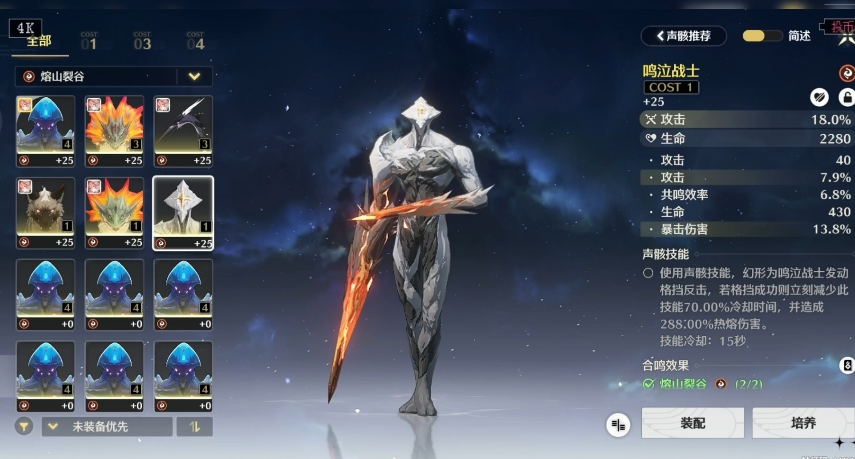The image size is (855, 459).
Task: Select the black spike cost 3 echo
Action: pyautogui.click(x=182, y=130)
